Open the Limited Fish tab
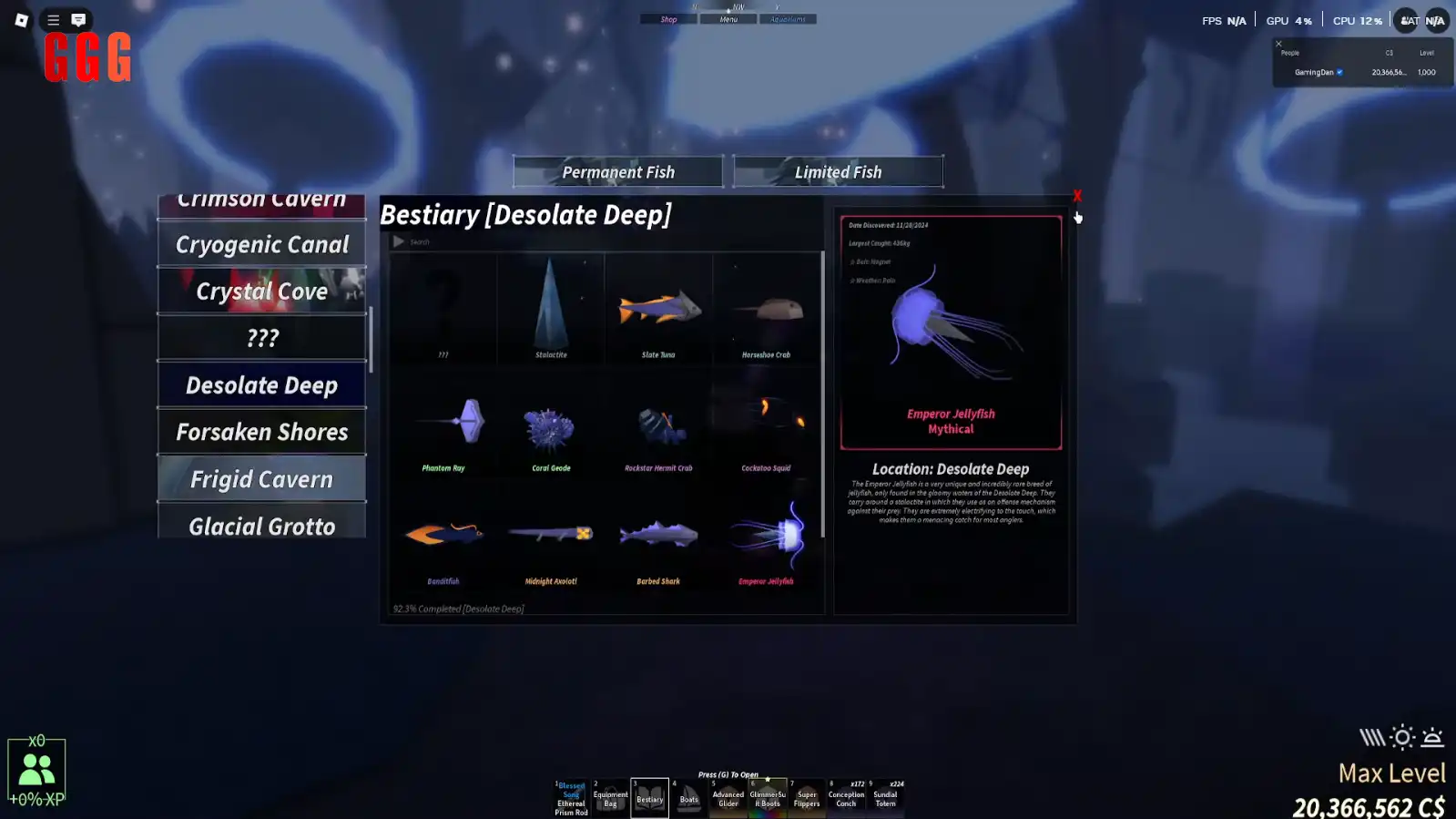The image size is (1456, 819). pos(838,171)
